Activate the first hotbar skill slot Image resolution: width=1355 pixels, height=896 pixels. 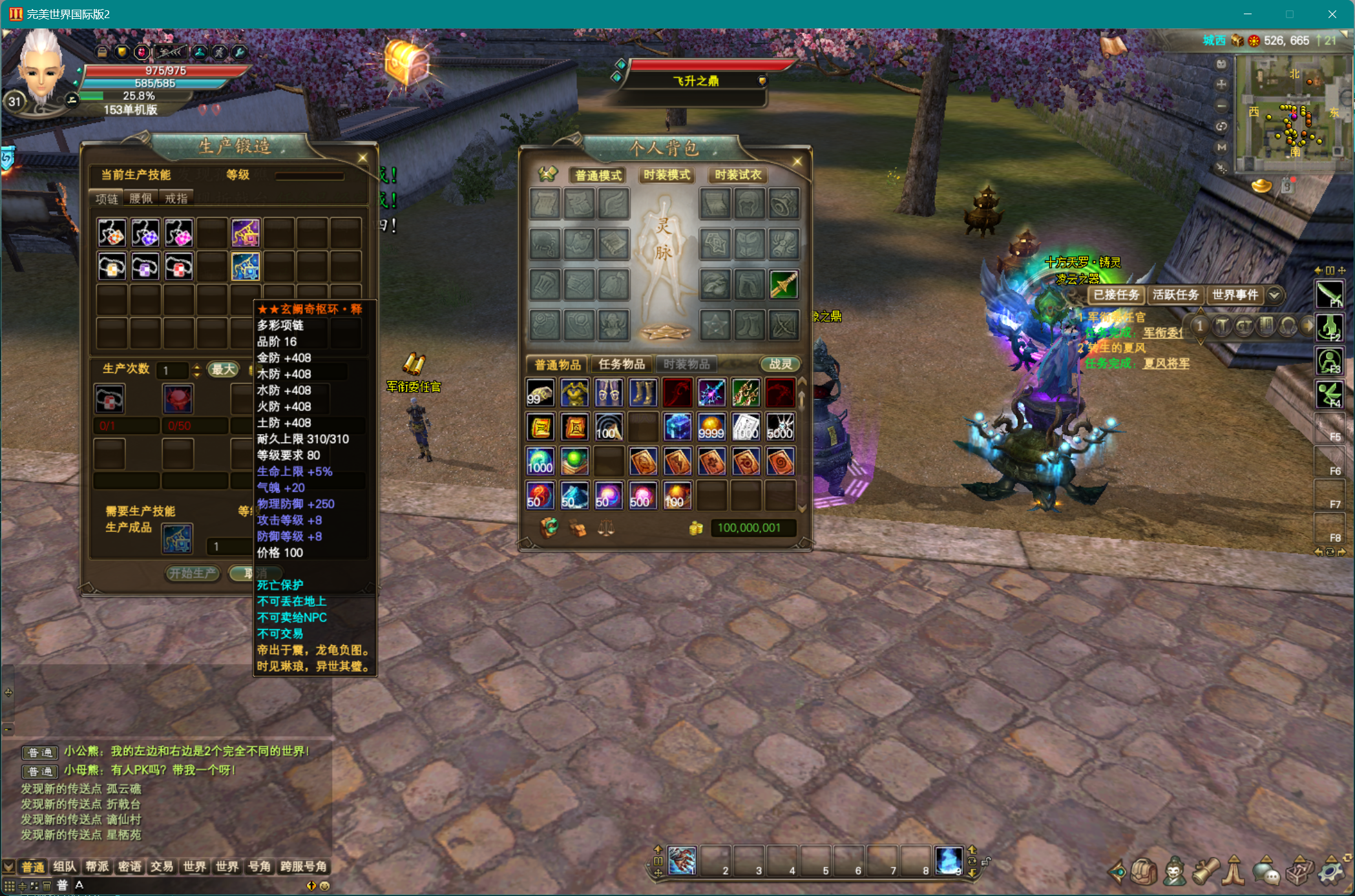pos(682,860)
